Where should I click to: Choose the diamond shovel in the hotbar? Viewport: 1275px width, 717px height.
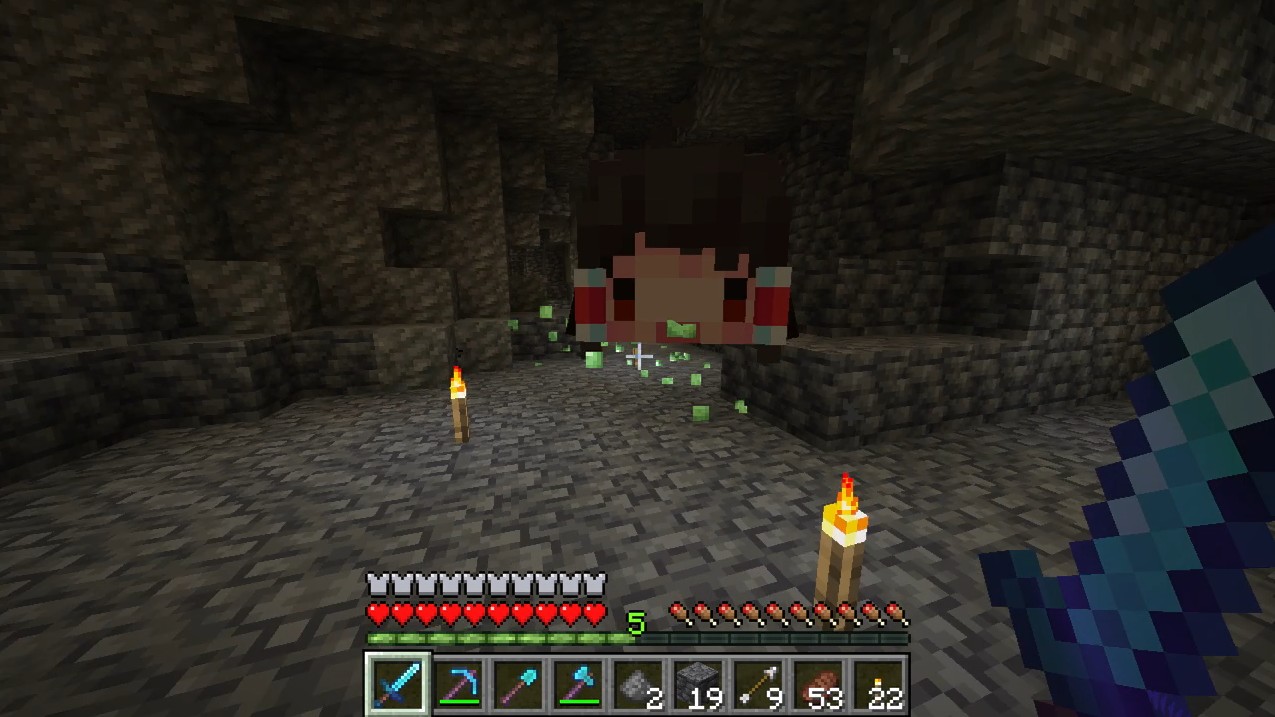coord(517,685)
